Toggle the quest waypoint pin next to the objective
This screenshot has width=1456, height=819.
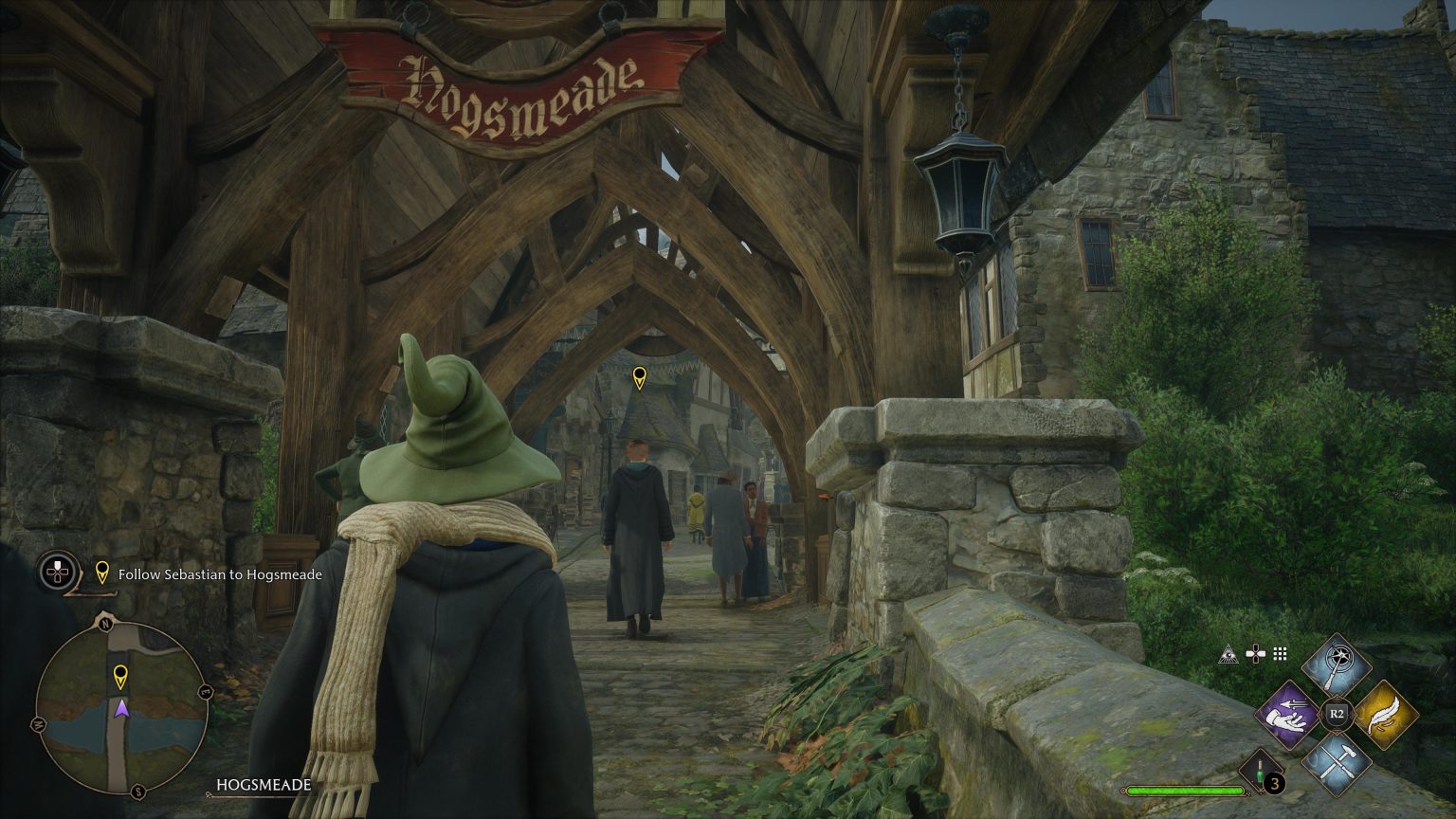pyautogui.click(x=101, y=571)
